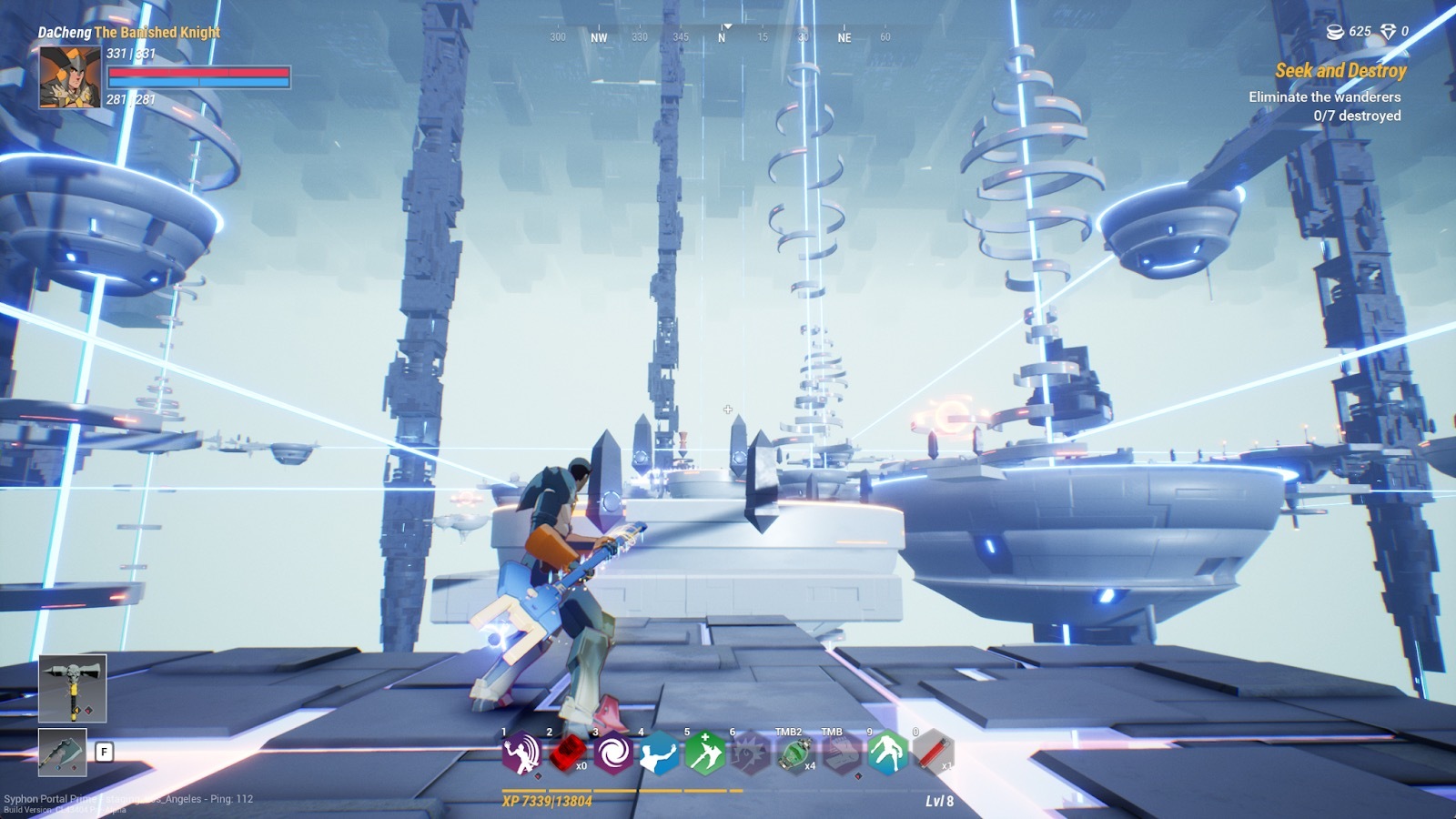Click the Banished Knight character portrait
The height and width of the screenshot is (819, 1456).
point(69,76)
